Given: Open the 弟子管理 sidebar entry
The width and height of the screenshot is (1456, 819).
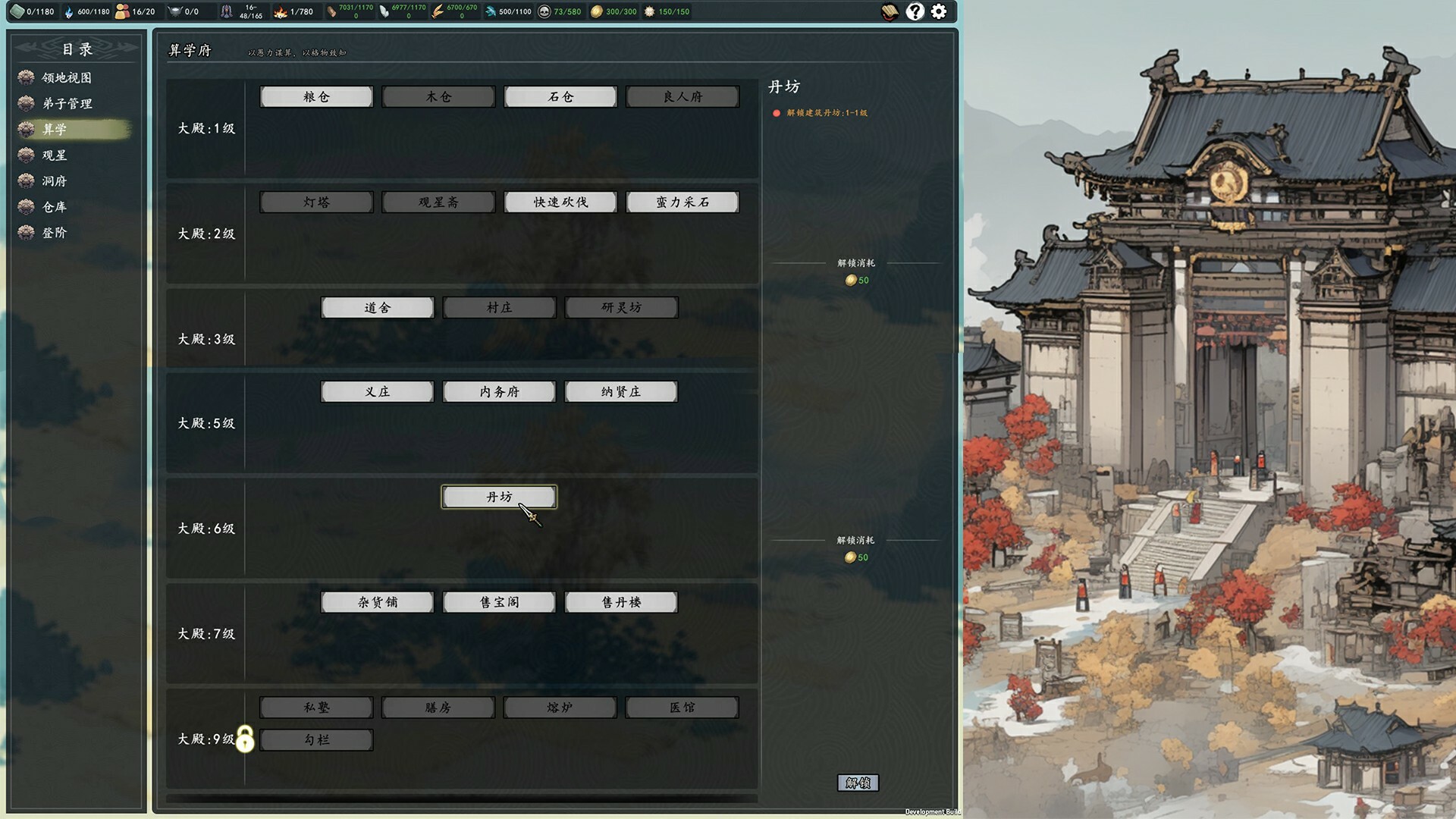Looking at the screenshot, I should pos(68,104).
